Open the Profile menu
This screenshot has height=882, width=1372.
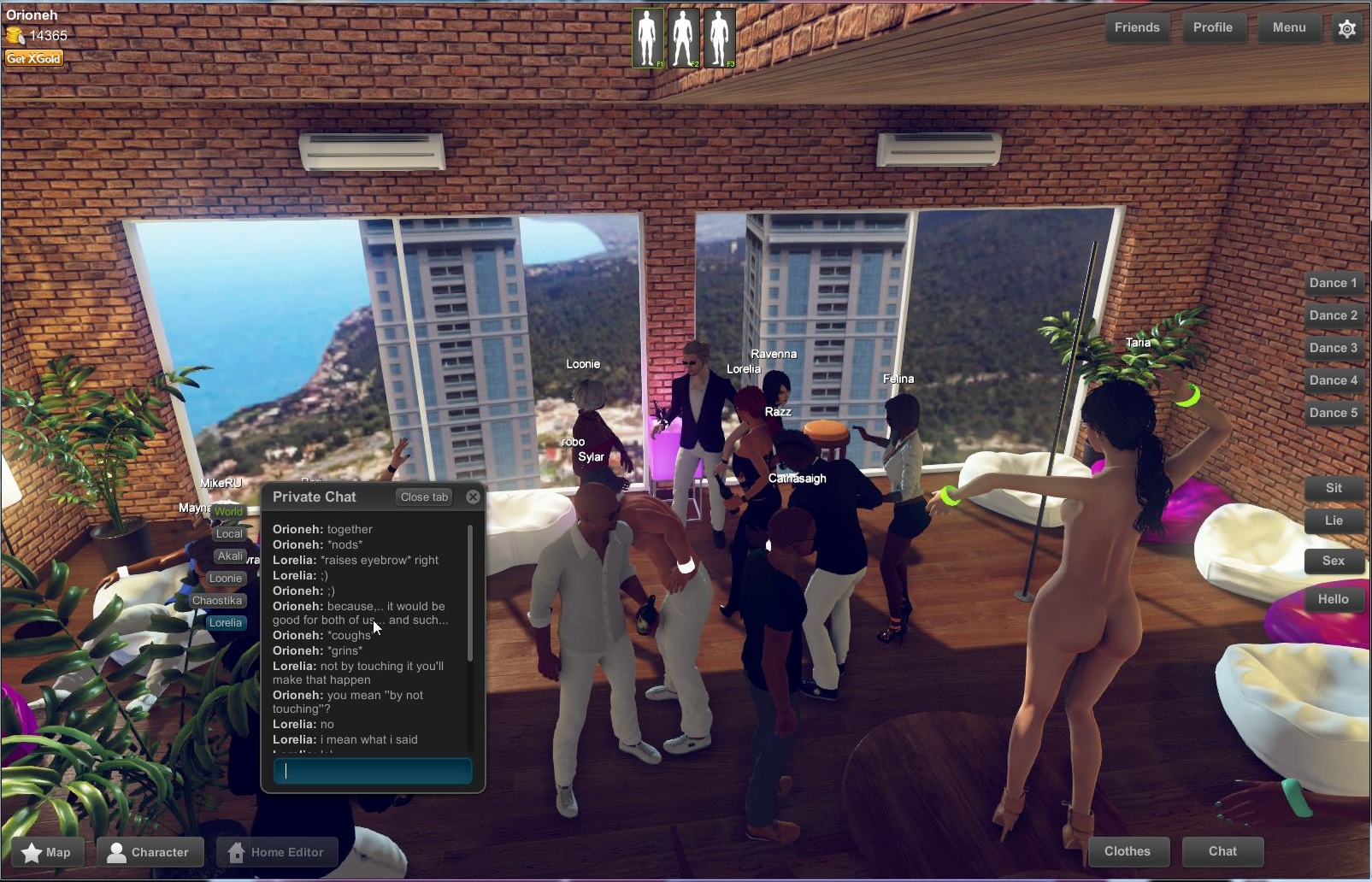(1214, 27)
